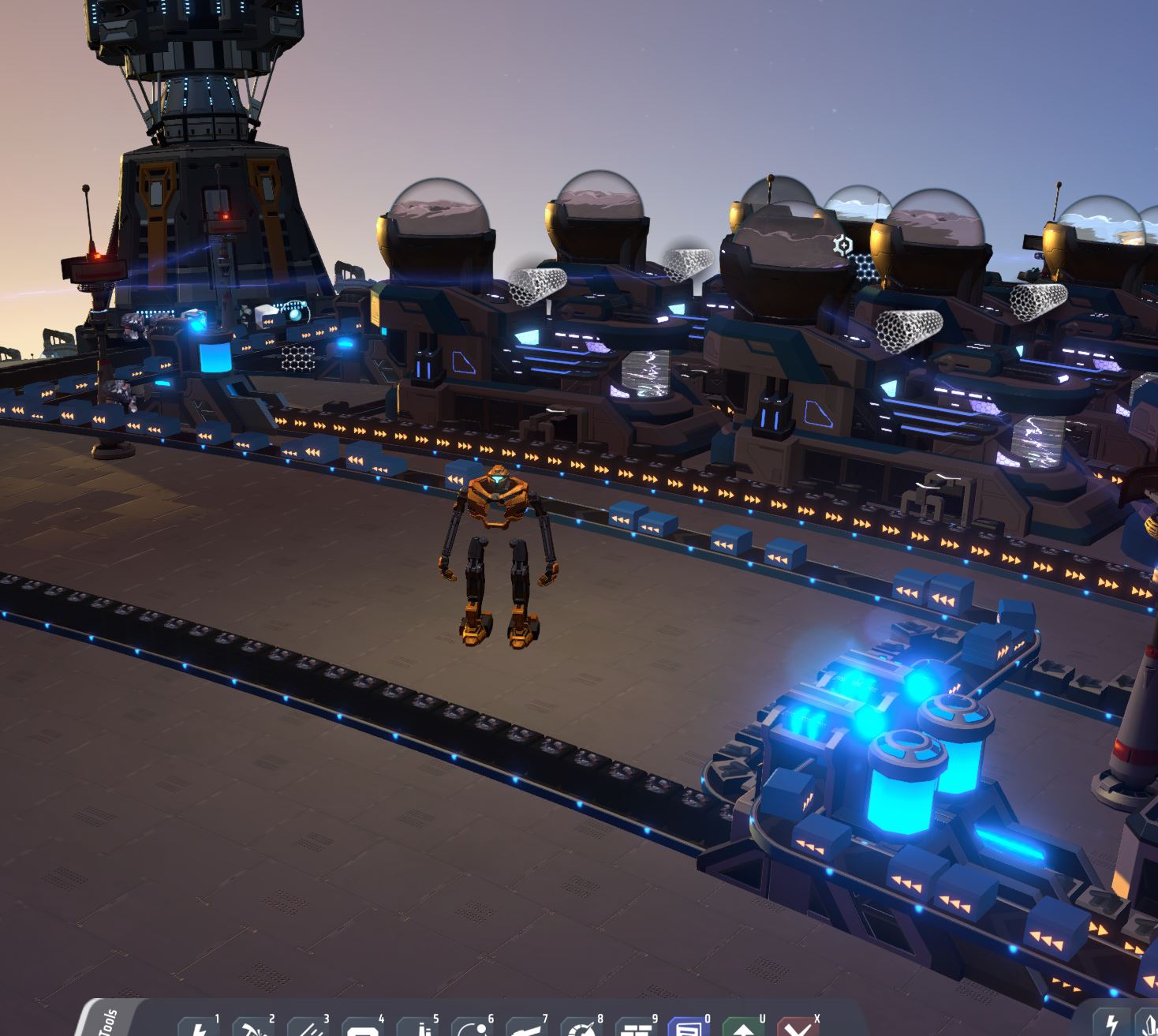Select the brick wall build category
The image size is (1158, 1036).
[637, 1027]
